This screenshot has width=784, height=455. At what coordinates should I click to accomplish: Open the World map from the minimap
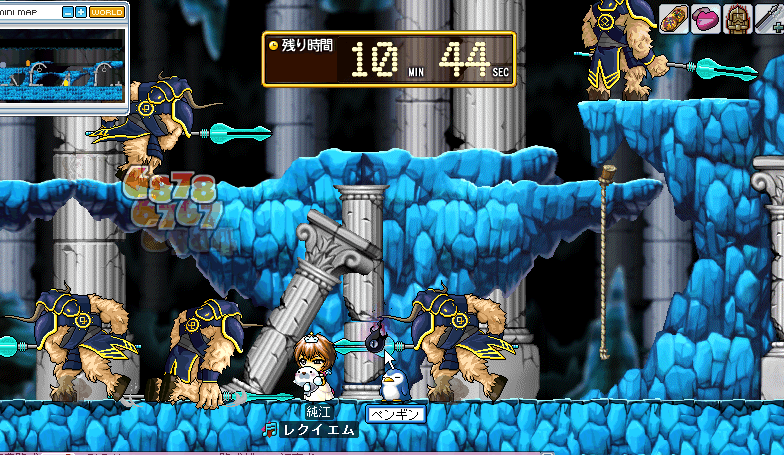pyautogui.click(x=106, y=12)
